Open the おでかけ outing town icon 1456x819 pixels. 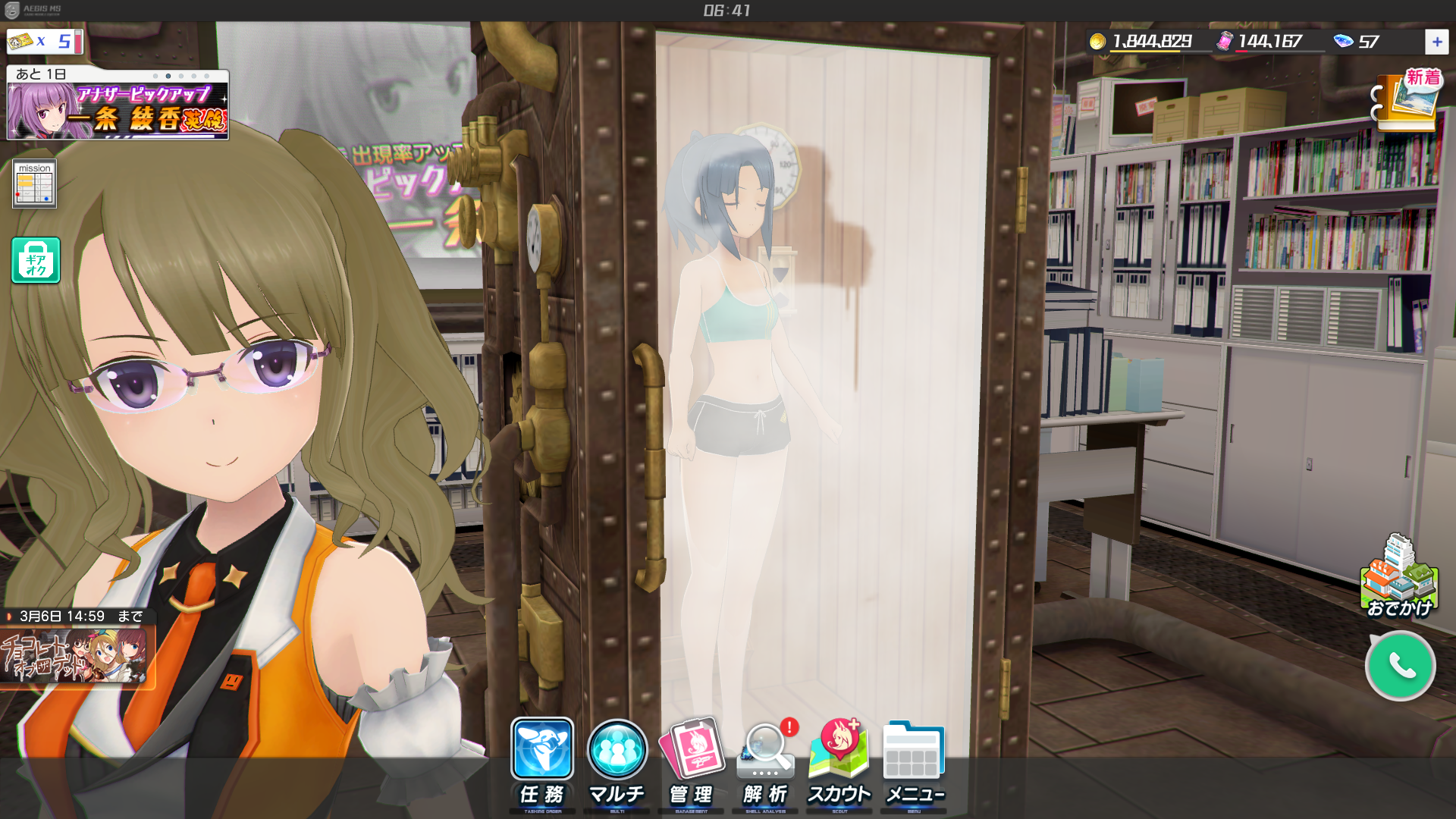(x=1399, y=578)
